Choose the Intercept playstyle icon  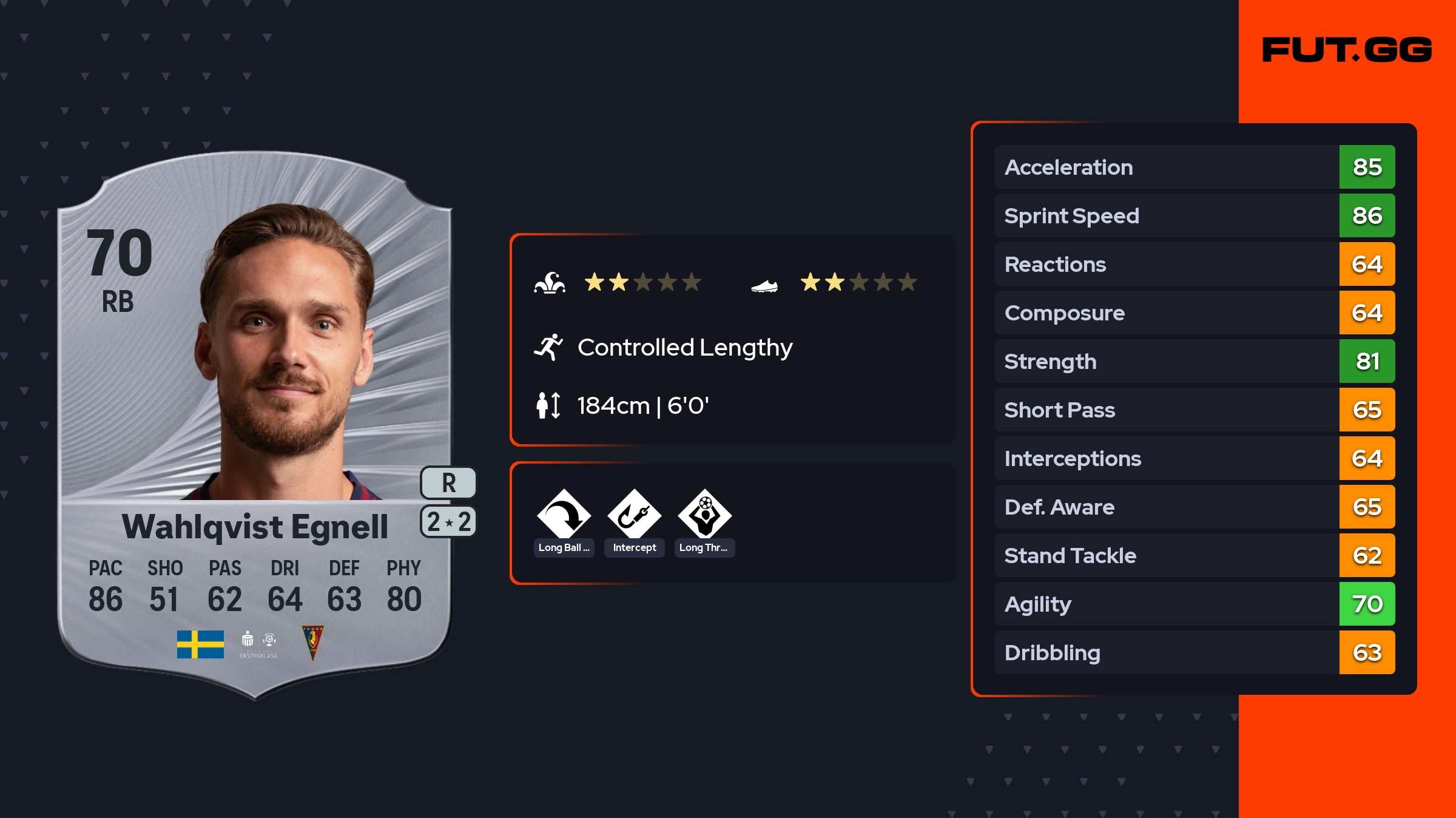[x=634, y=516]
